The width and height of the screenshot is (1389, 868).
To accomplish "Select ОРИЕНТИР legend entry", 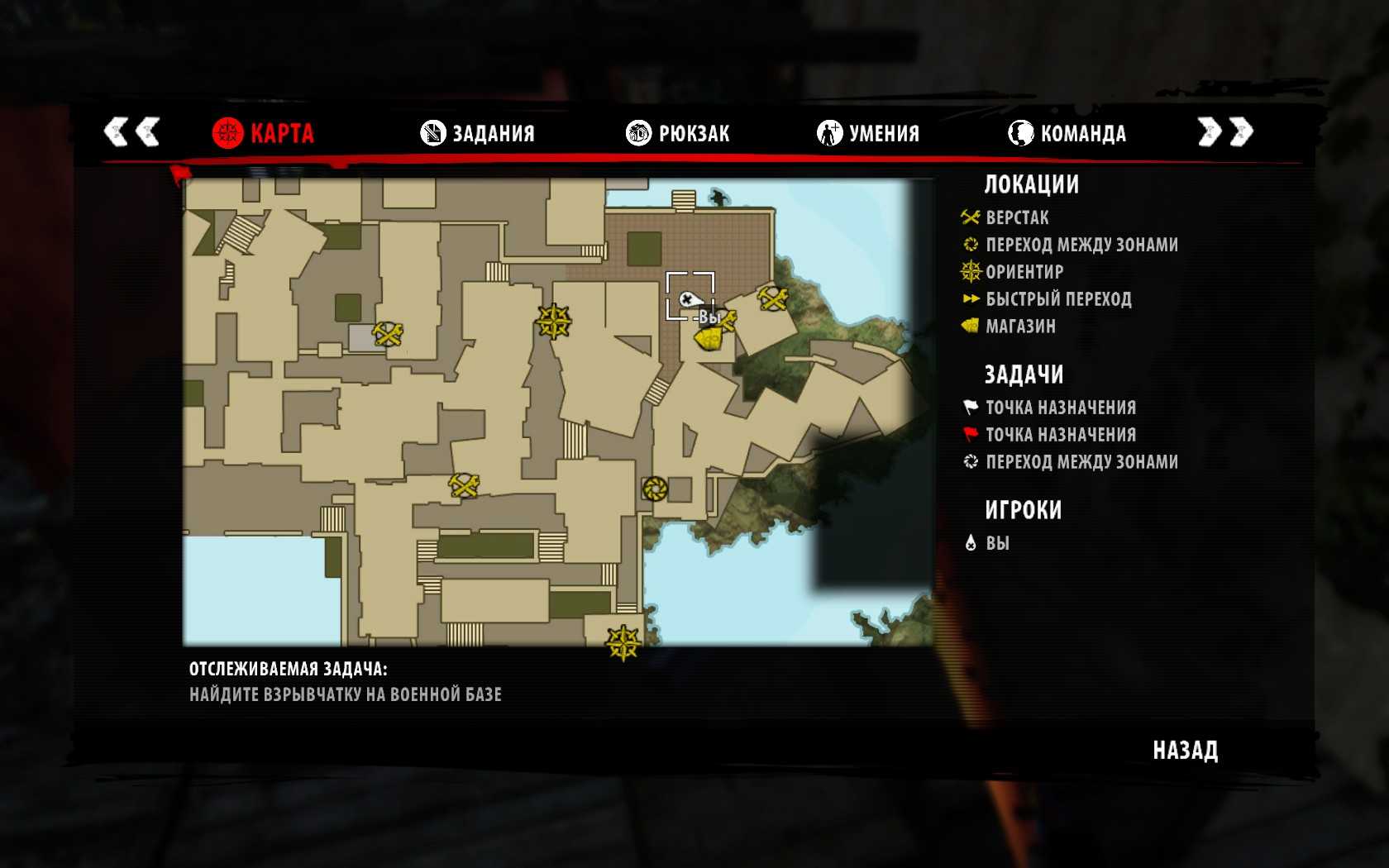I will [x=1024, y=272].
